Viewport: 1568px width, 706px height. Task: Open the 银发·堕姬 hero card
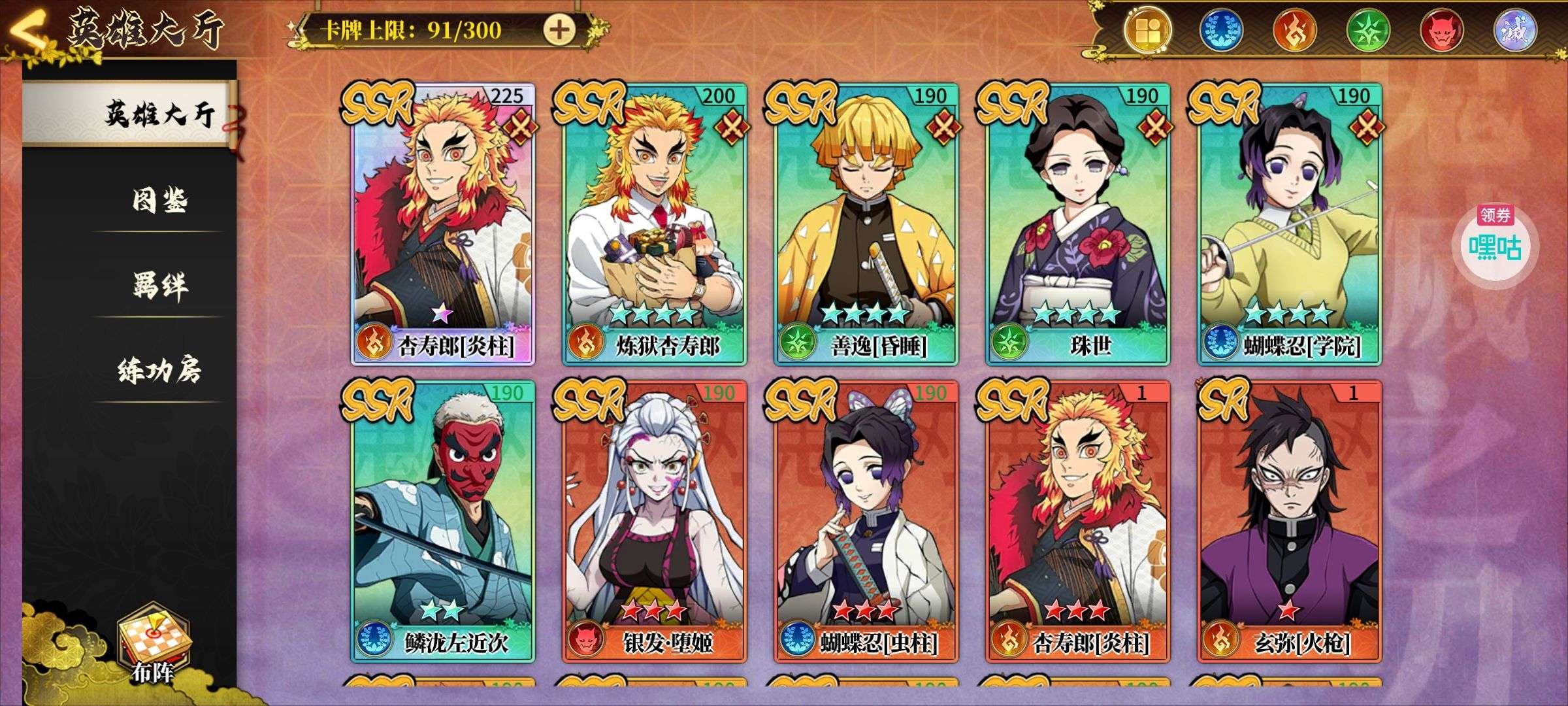click(655, 521)
